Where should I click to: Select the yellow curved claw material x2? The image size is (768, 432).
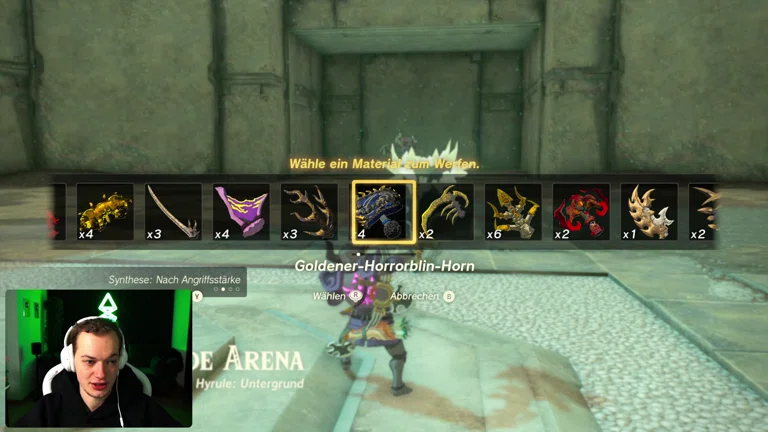pyautogui.click(x=446, y=211)
